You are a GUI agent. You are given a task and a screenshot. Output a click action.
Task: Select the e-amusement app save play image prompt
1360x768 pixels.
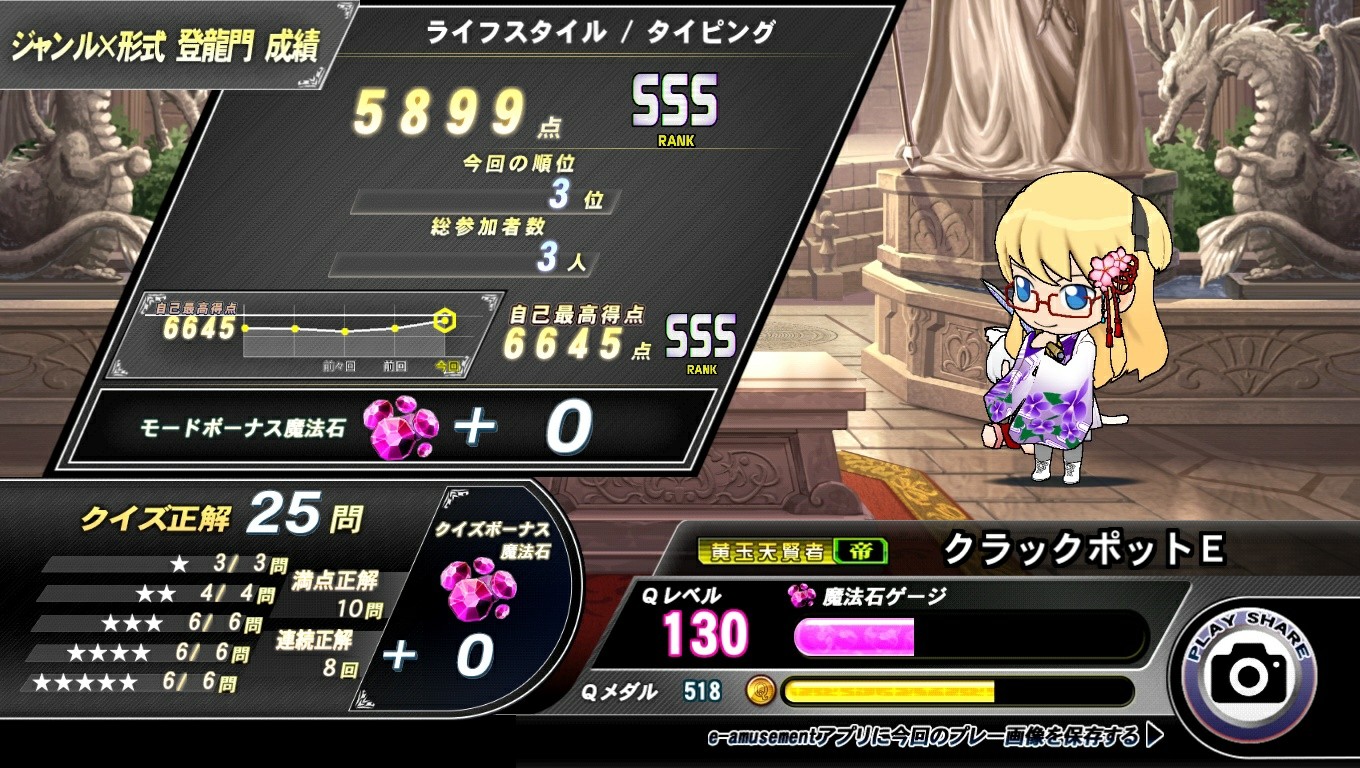click(x=934, y=738)
